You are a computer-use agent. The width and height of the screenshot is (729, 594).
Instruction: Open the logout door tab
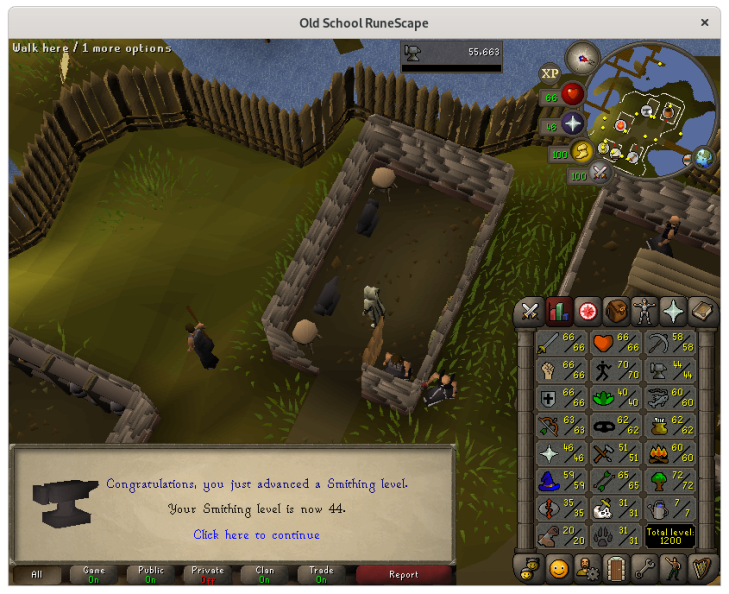(x=616, y=569)
